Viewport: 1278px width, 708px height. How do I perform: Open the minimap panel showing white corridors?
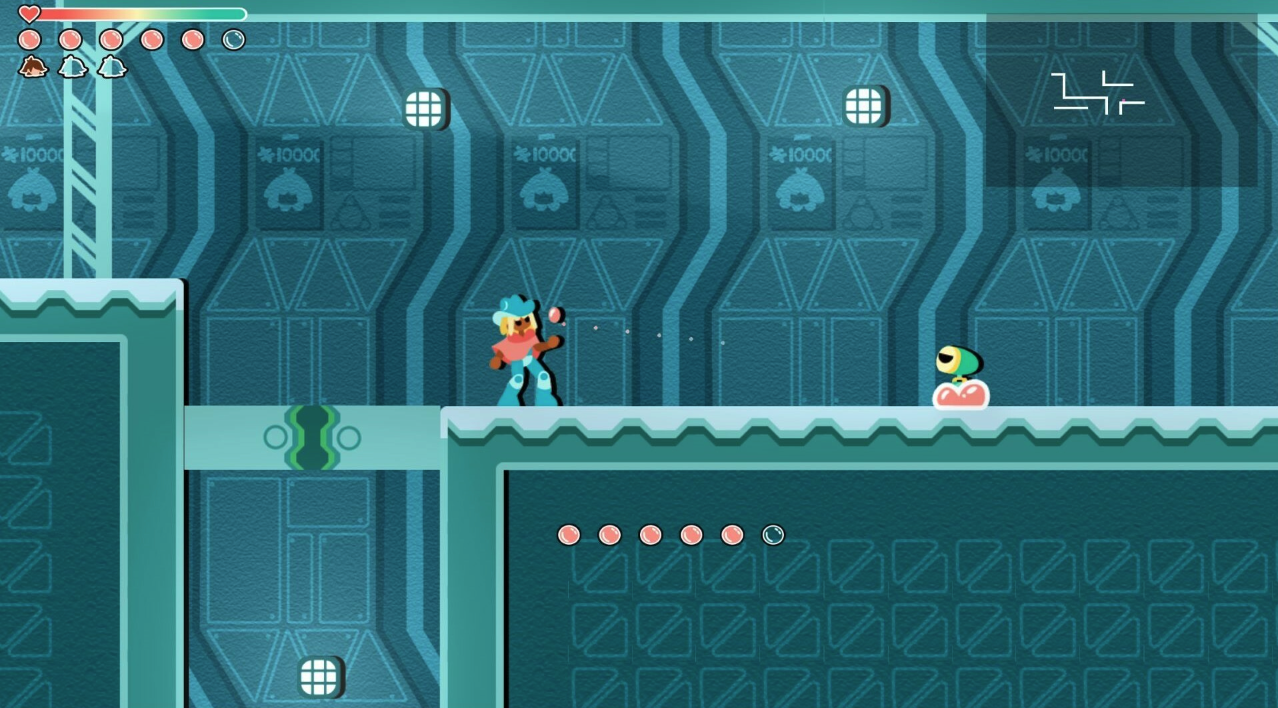pos(1120,100)
